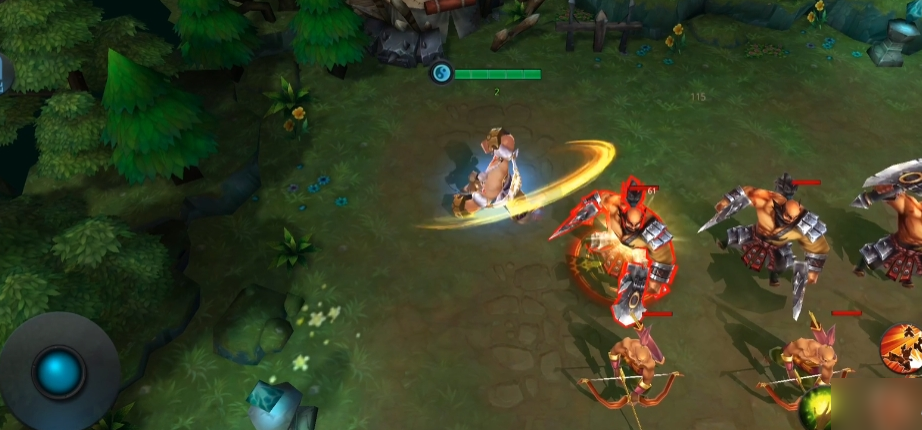Tap the blue virtual joystick knob
The image size is (922, 430).
click(x=59, y=371)
